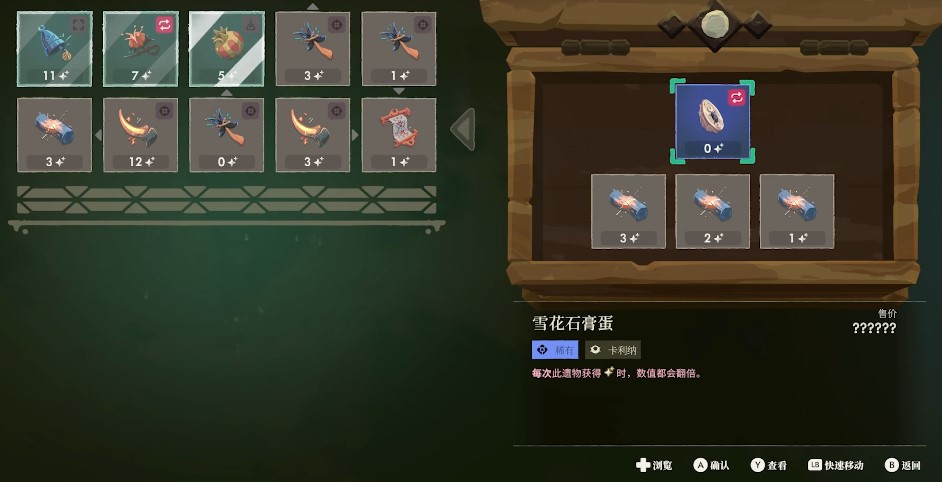
Task: Click the large left arrow beside the chest
Action: tap(463, 129)
